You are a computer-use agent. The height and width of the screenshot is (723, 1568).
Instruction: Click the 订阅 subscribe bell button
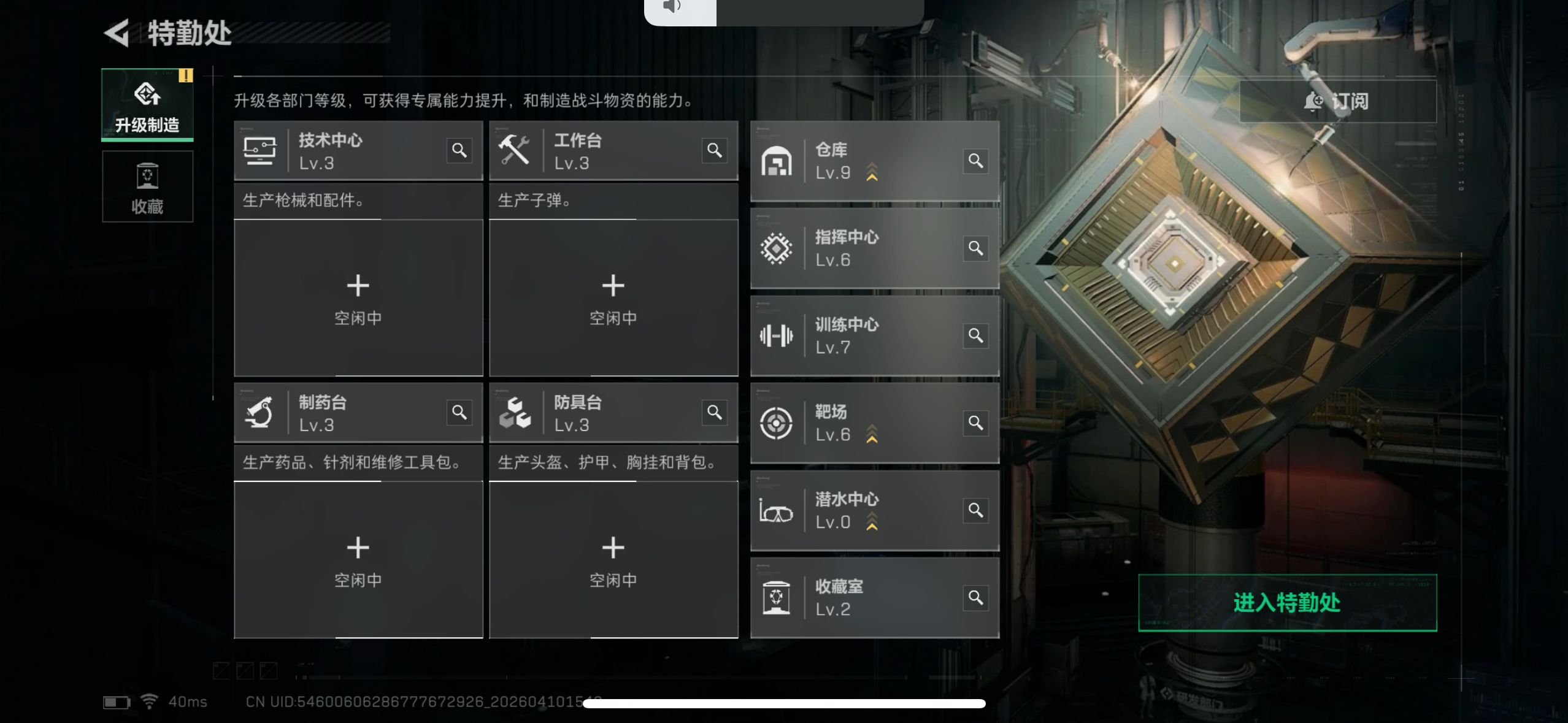click(x=1339, y=101)
